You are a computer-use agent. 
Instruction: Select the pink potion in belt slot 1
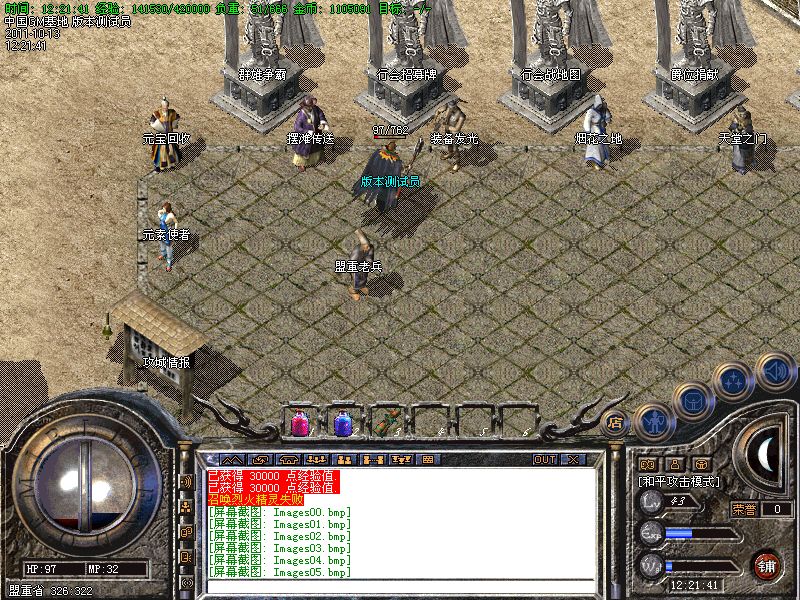300,423
